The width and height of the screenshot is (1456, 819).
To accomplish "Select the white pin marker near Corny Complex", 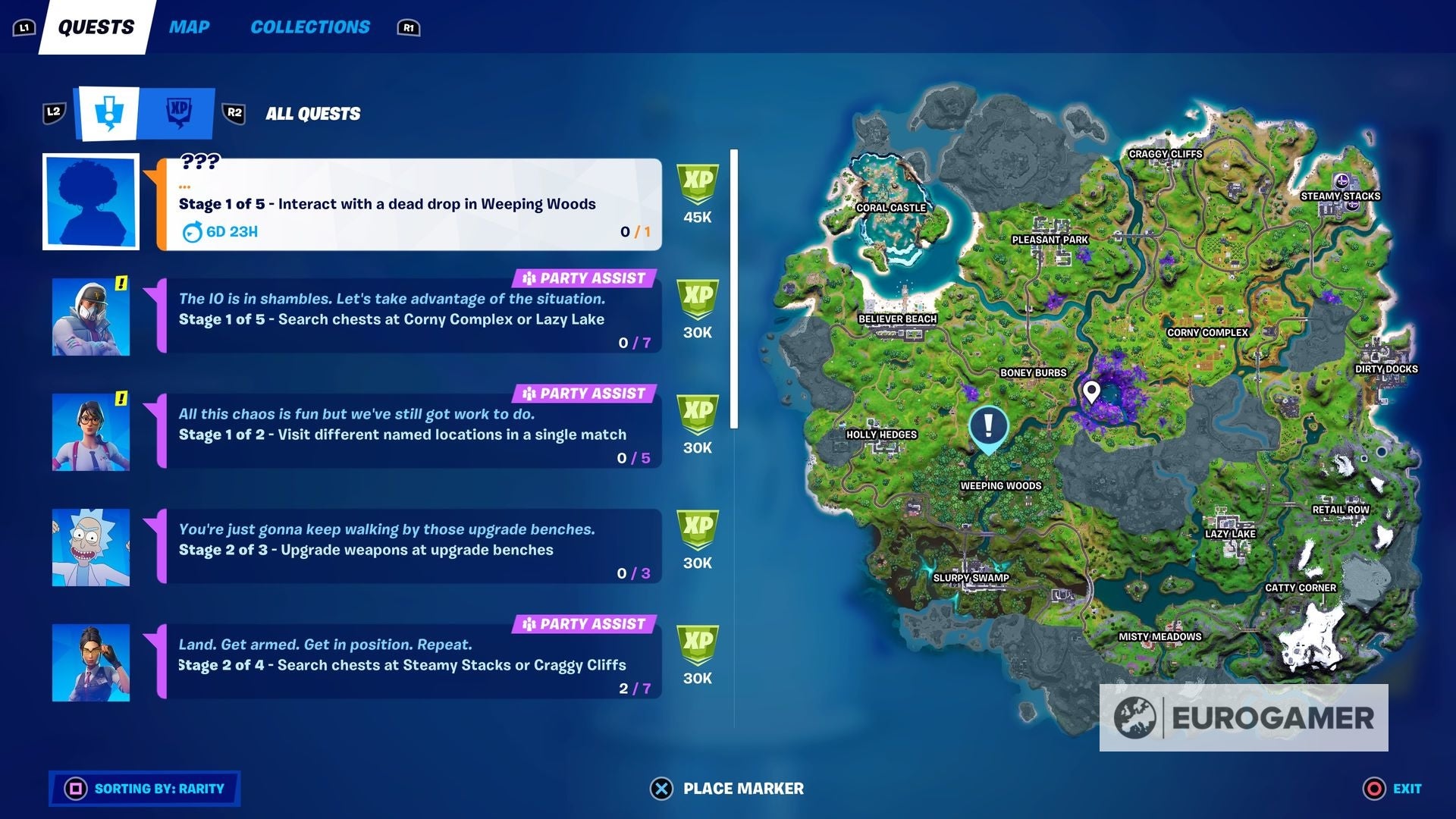I will pyautogui.click(x=1092, y=391).
